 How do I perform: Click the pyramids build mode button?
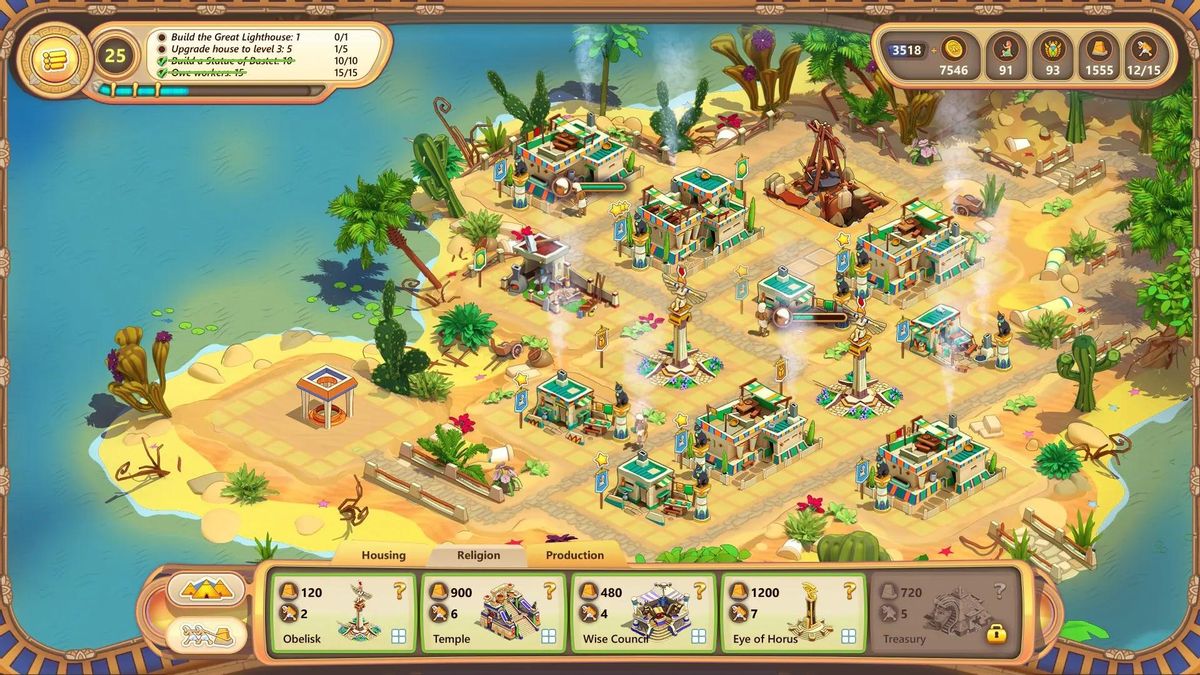(207, 590)
